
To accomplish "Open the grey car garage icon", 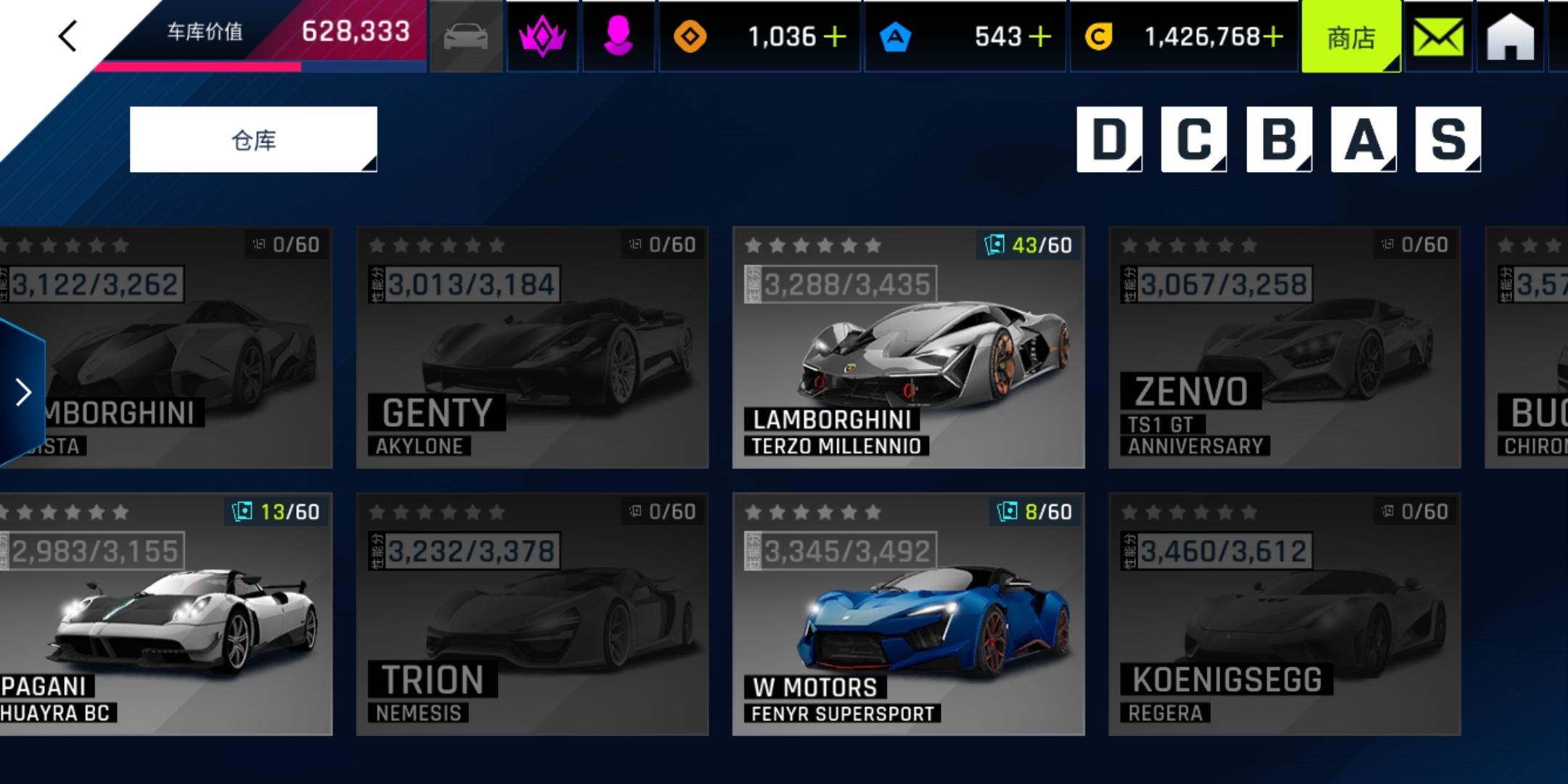I will [x=466, y=36].
